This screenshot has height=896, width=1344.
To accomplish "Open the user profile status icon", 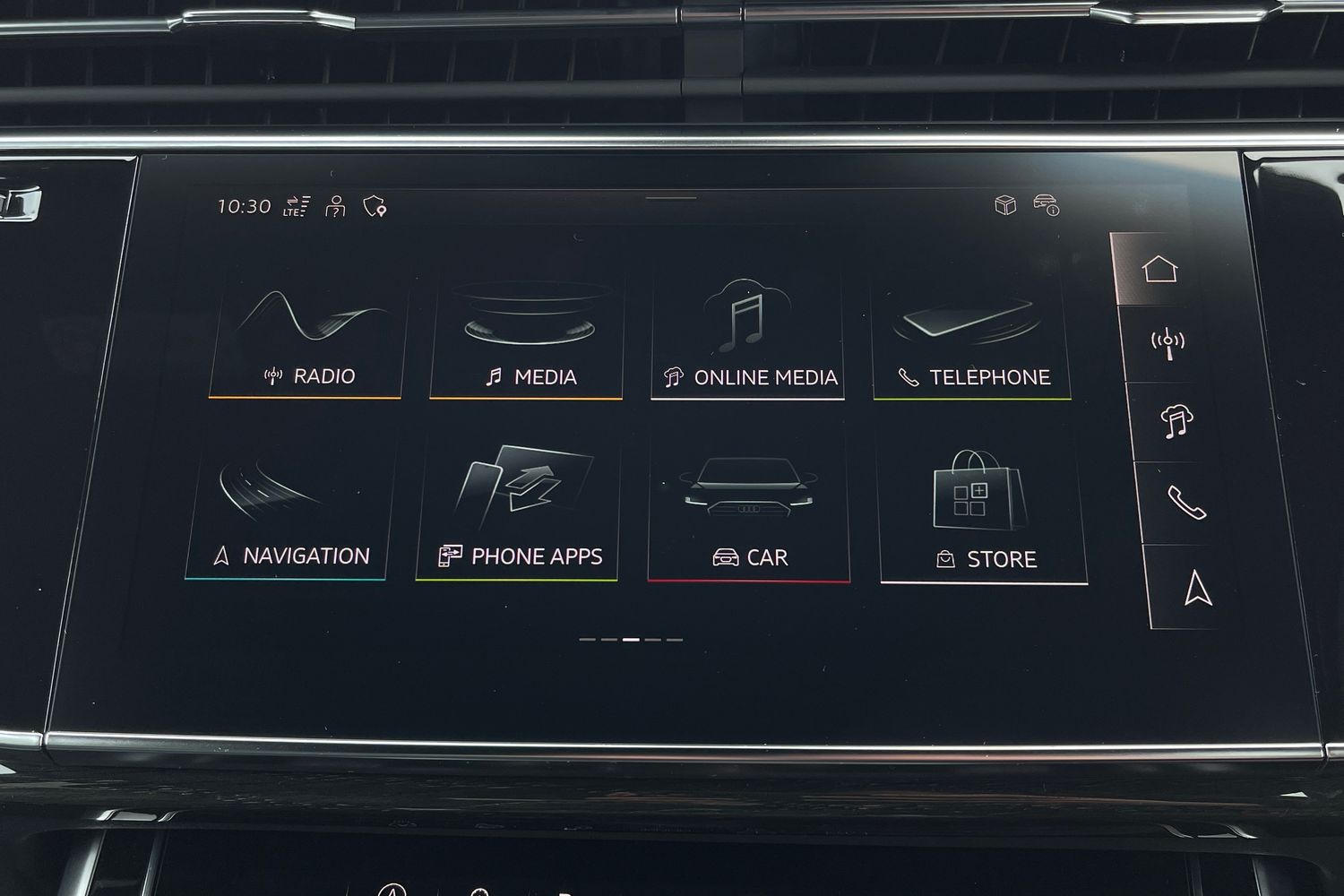I will click(x=336, y=207).
